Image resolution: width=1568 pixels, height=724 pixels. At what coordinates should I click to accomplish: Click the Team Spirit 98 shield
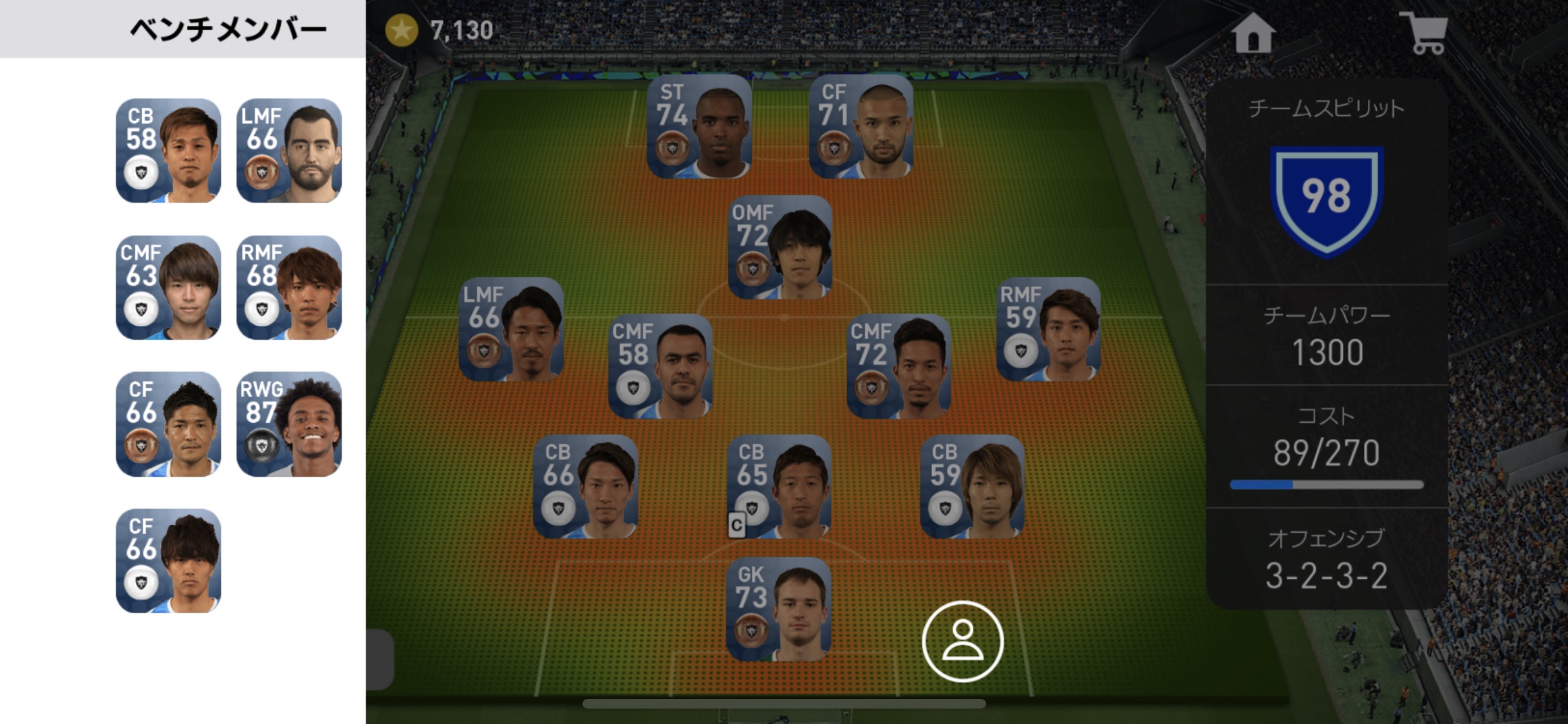click(x=1326, y=198)
